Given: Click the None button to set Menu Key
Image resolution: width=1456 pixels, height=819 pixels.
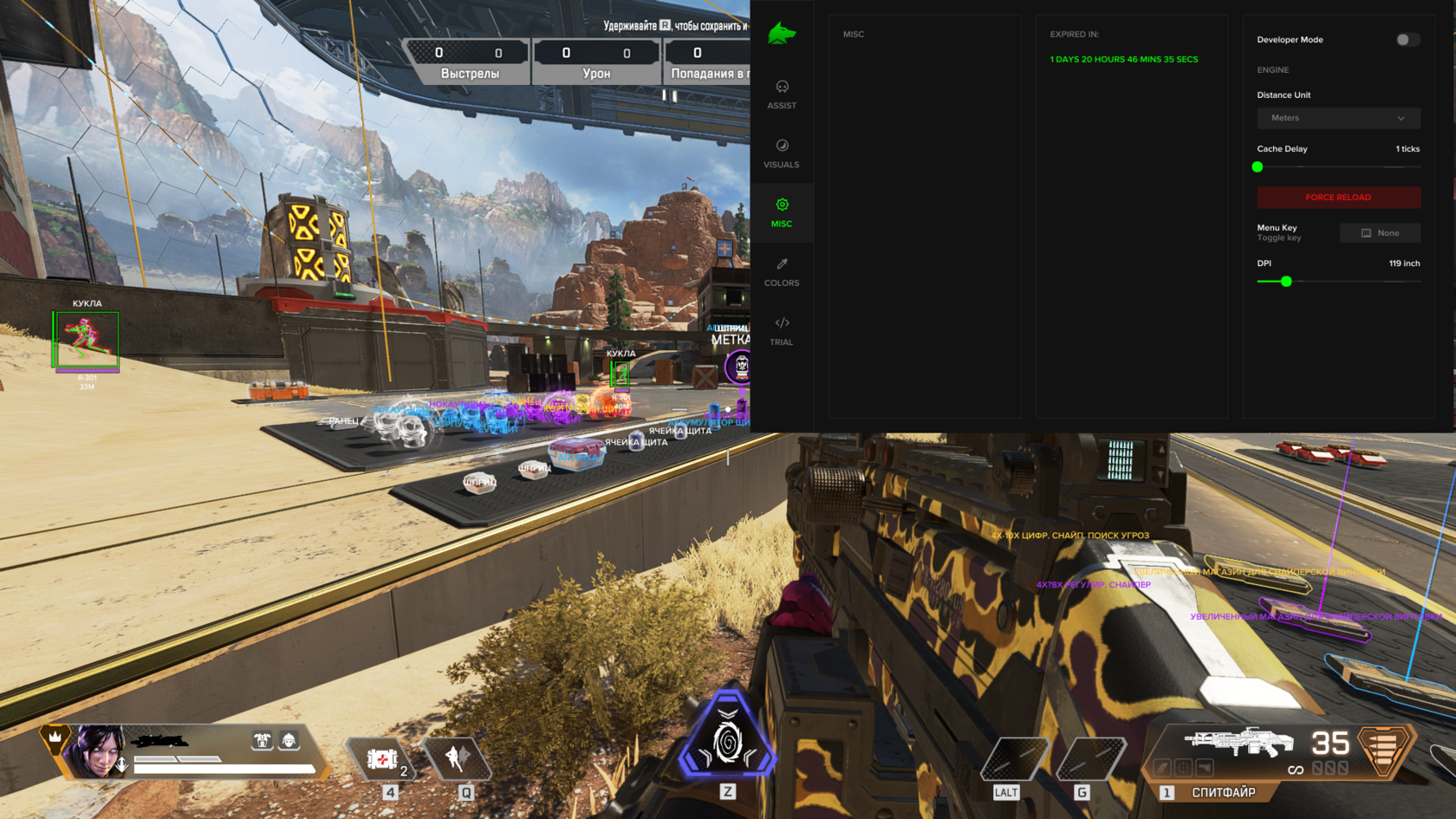Looking at the screenshot, I should (1380, 232).
